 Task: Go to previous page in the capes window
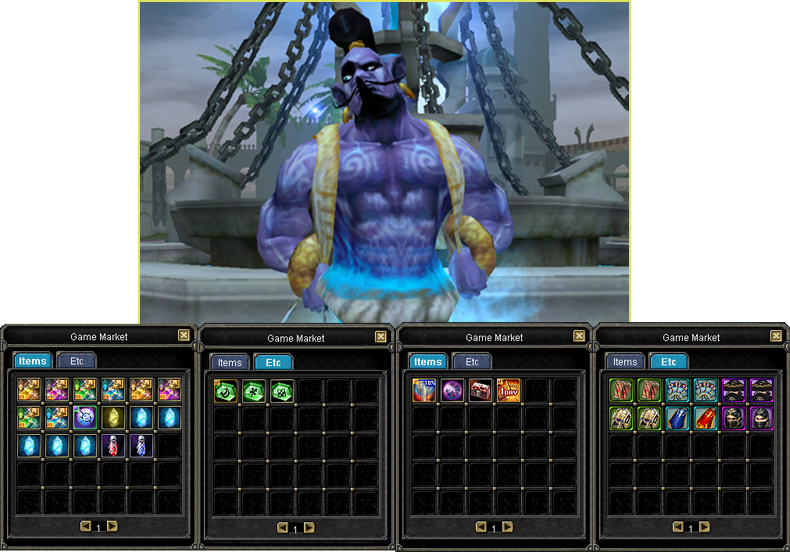[677, 526]
